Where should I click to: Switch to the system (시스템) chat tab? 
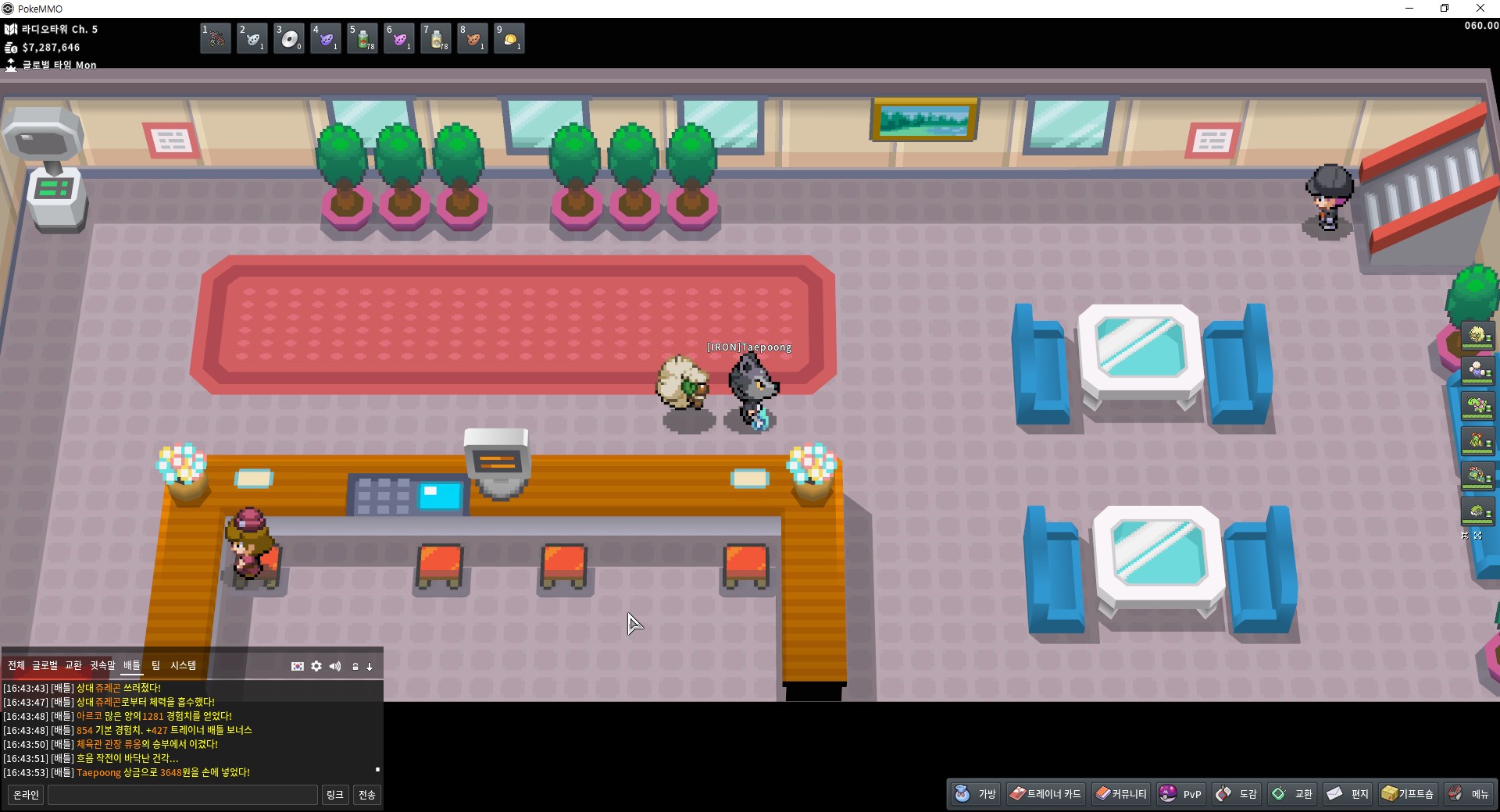(x=184, y=665)
